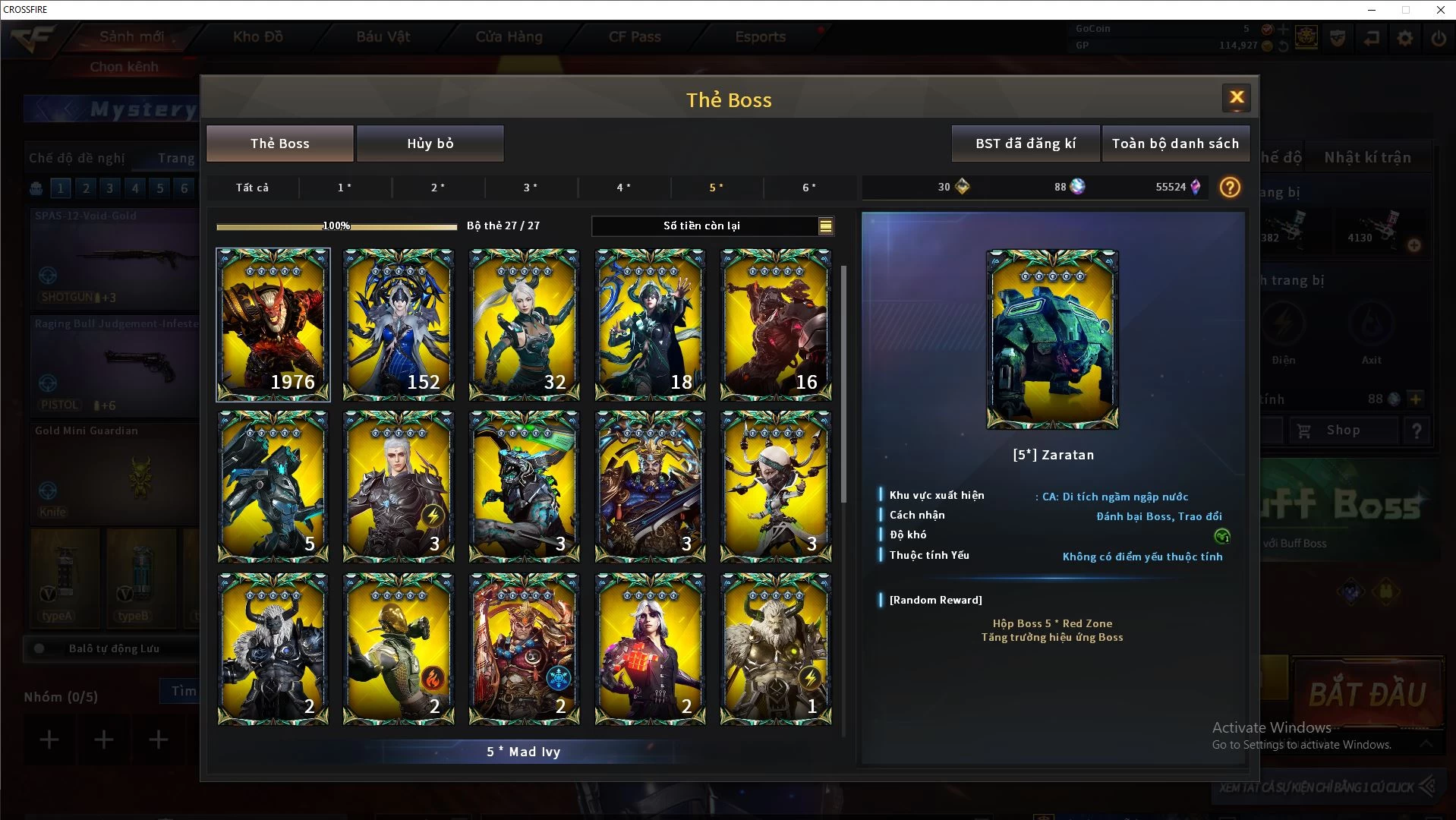Switch to the Thẻ Boss tab

(x=280, y=143)
